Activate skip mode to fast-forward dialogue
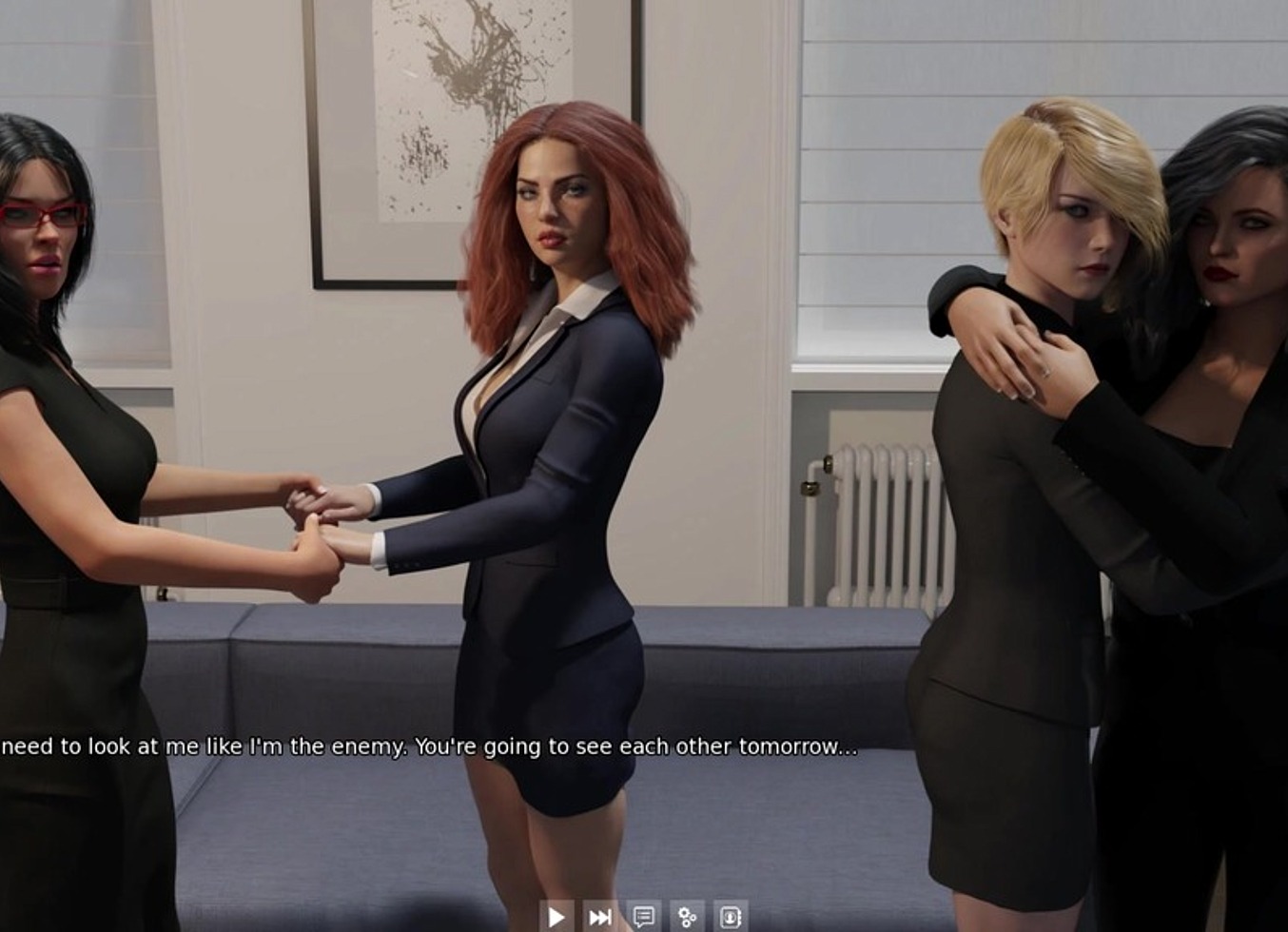1288x932 pixels. 599,918
